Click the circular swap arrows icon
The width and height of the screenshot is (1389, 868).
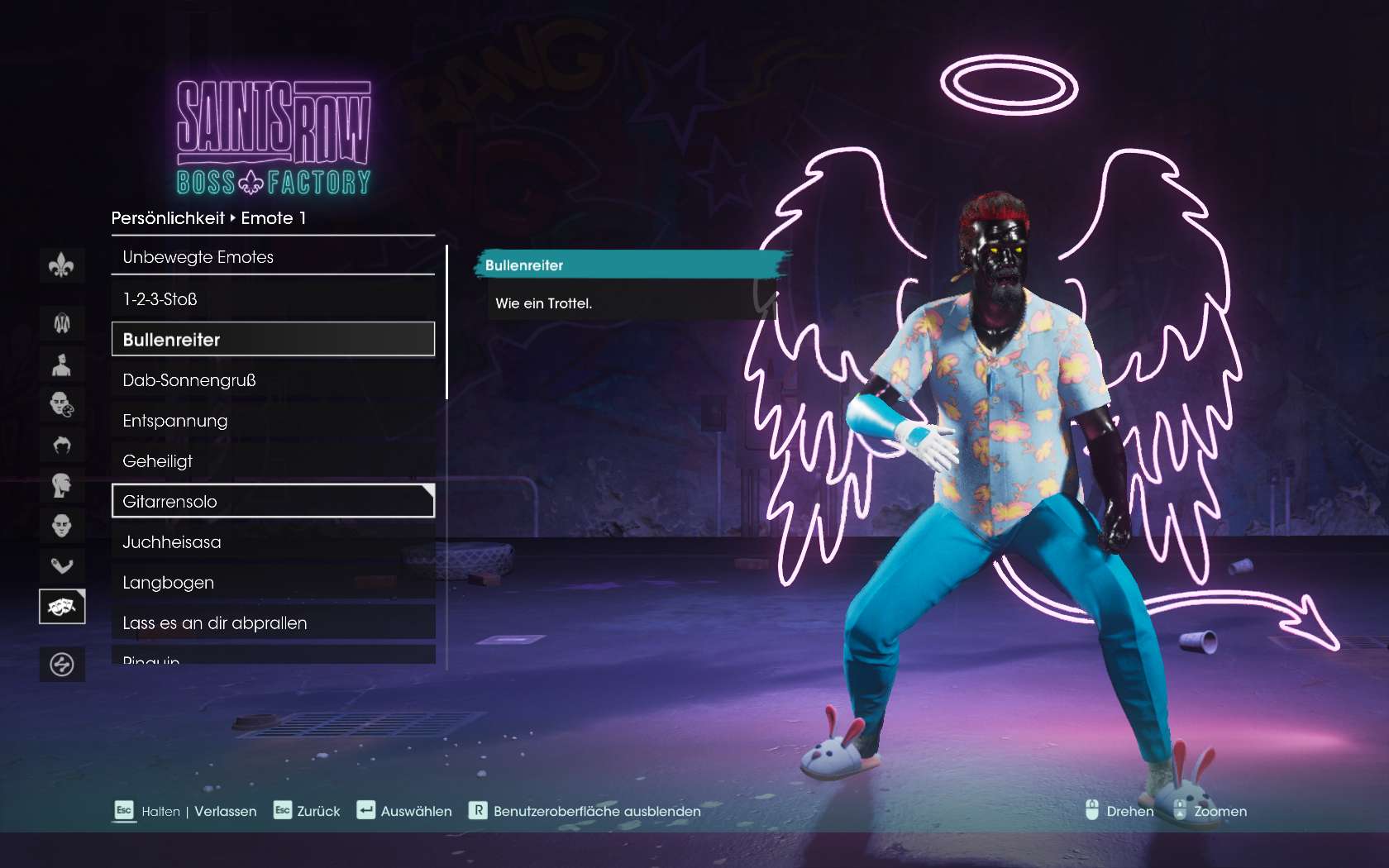click(62, 665)
